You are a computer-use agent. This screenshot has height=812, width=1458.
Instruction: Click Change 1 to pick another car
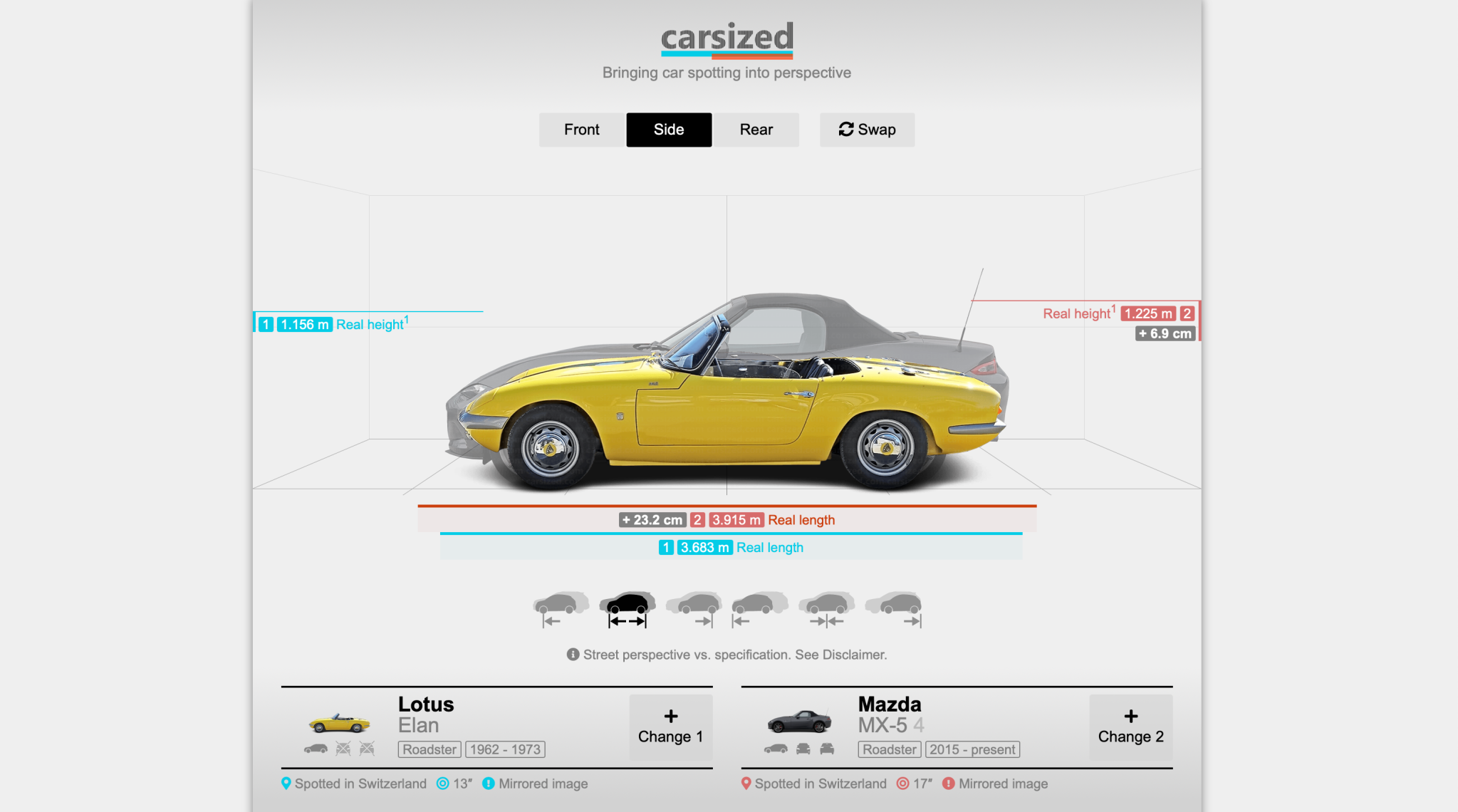coord(670,727)
